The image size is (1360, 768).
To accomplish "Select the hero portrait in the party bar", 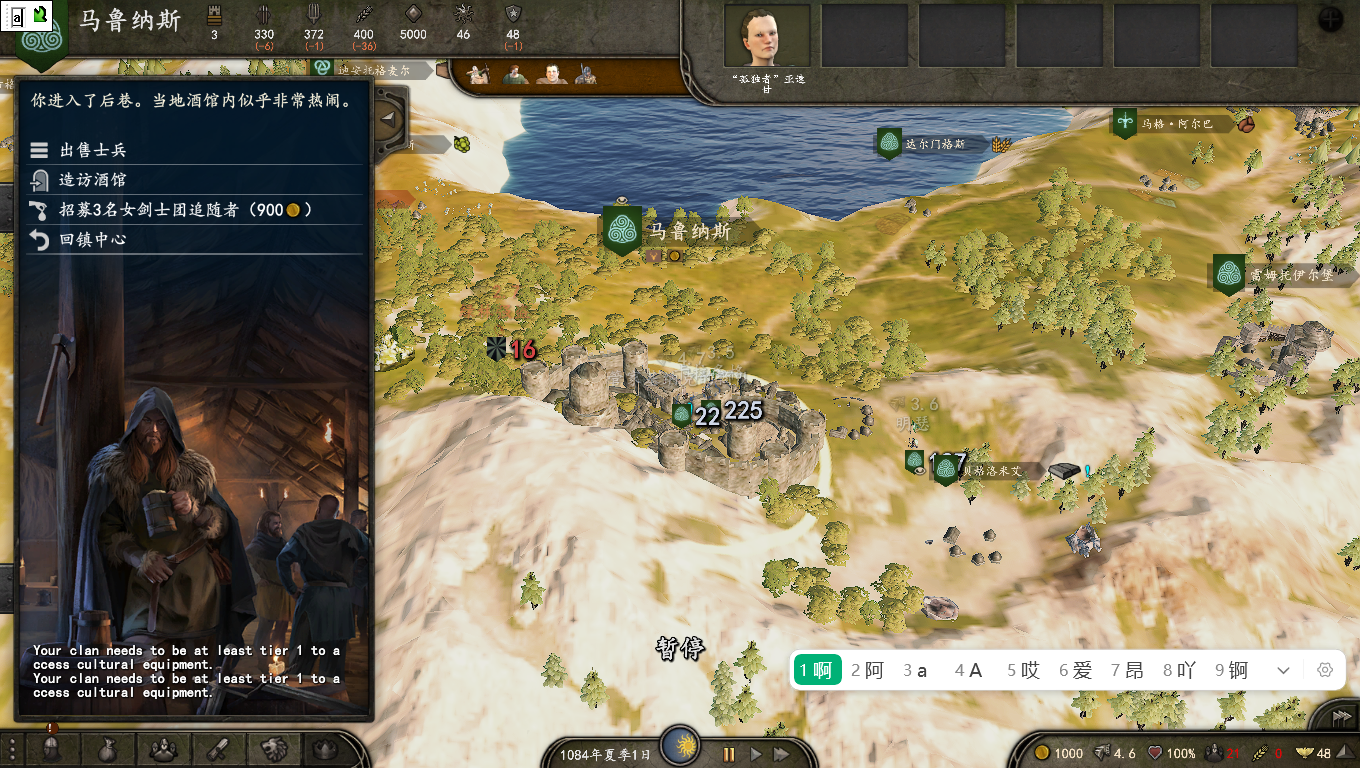I will pyautogui.click(x=766, y=36).
